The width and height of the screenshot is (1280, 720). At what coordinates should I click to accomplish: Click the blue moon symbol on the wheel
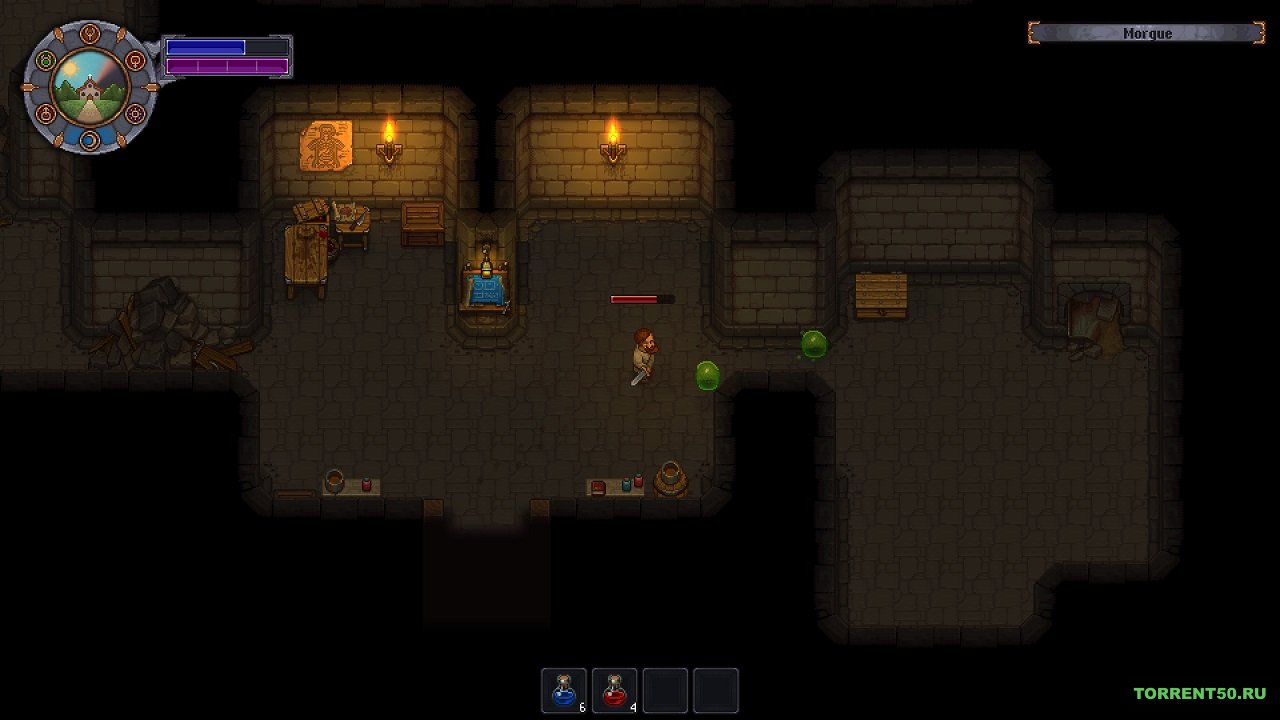[x=90, y=141]
